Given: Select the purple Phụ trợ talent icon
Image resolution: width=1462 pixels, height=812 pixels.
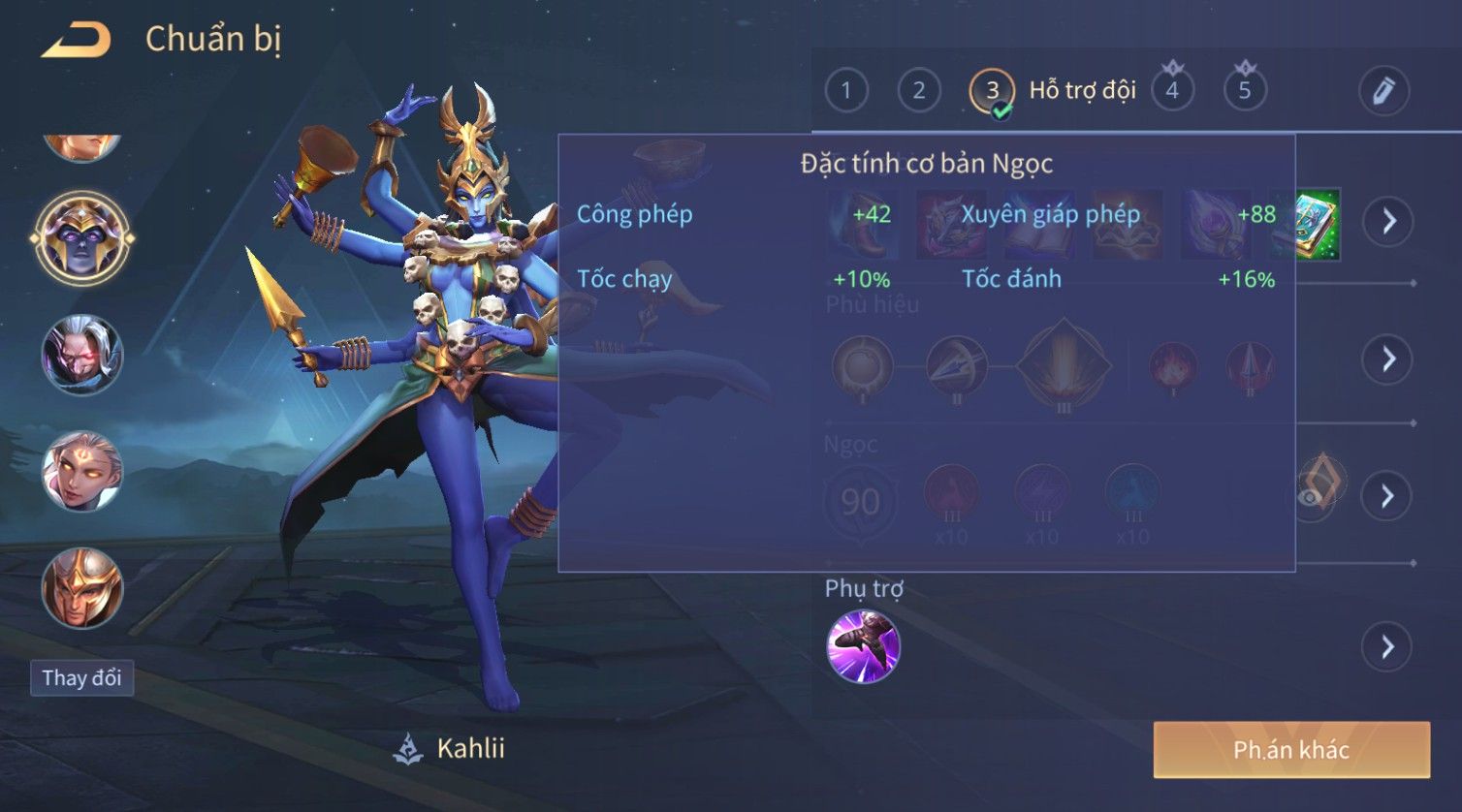Looking at the screenshot, I should (x=863, y=646).
